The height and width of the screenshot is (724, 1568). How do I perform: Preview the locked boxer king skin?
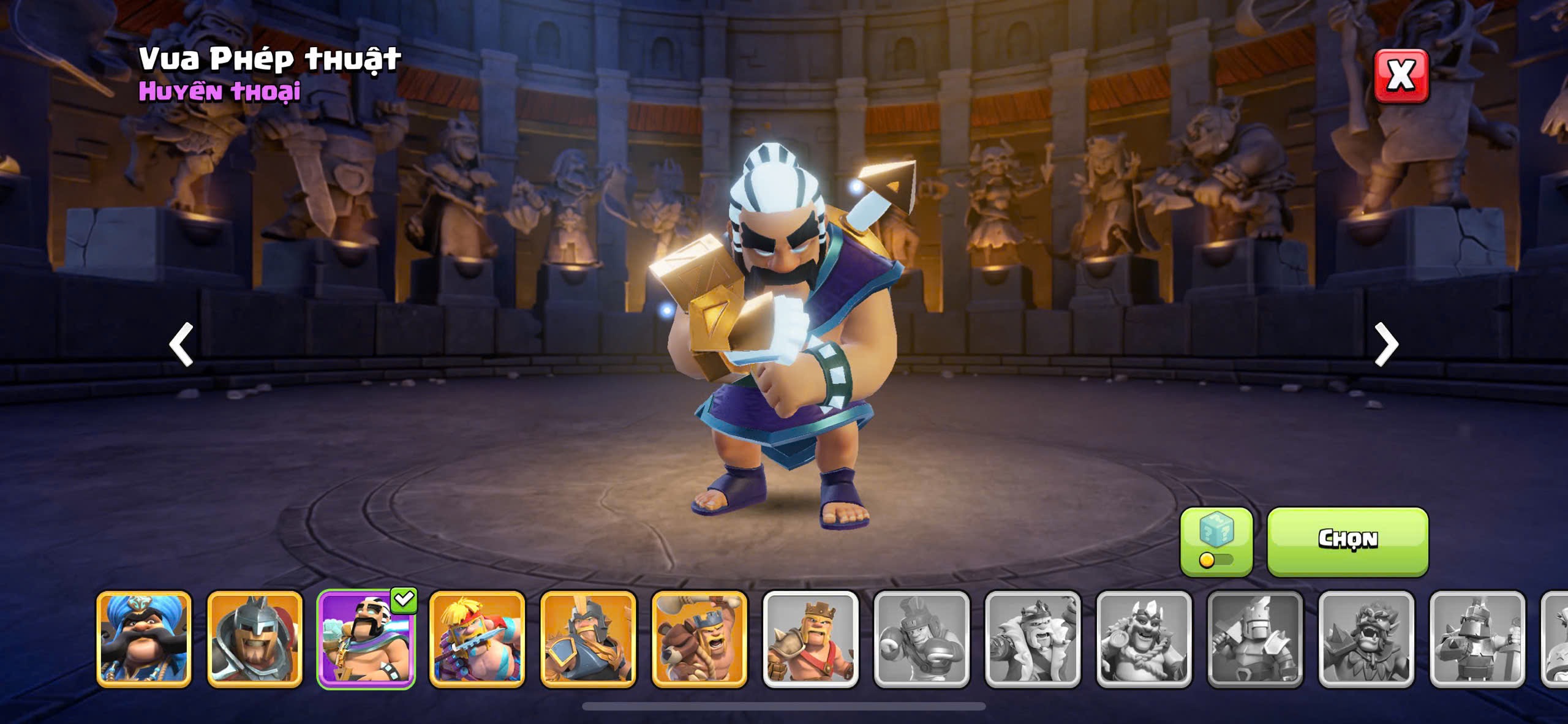(x=922, y=638)
